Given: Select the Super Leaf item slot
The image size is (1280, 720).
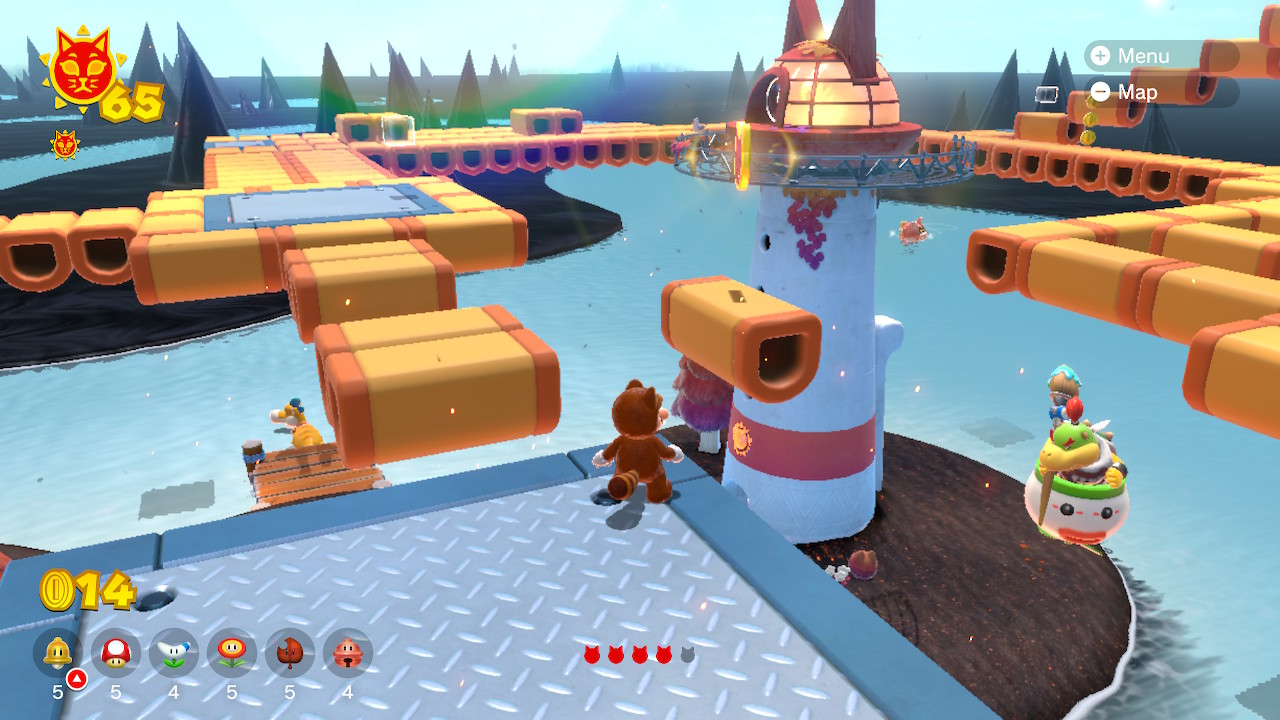Looking at the screenshot, I should tap(290, 653).
